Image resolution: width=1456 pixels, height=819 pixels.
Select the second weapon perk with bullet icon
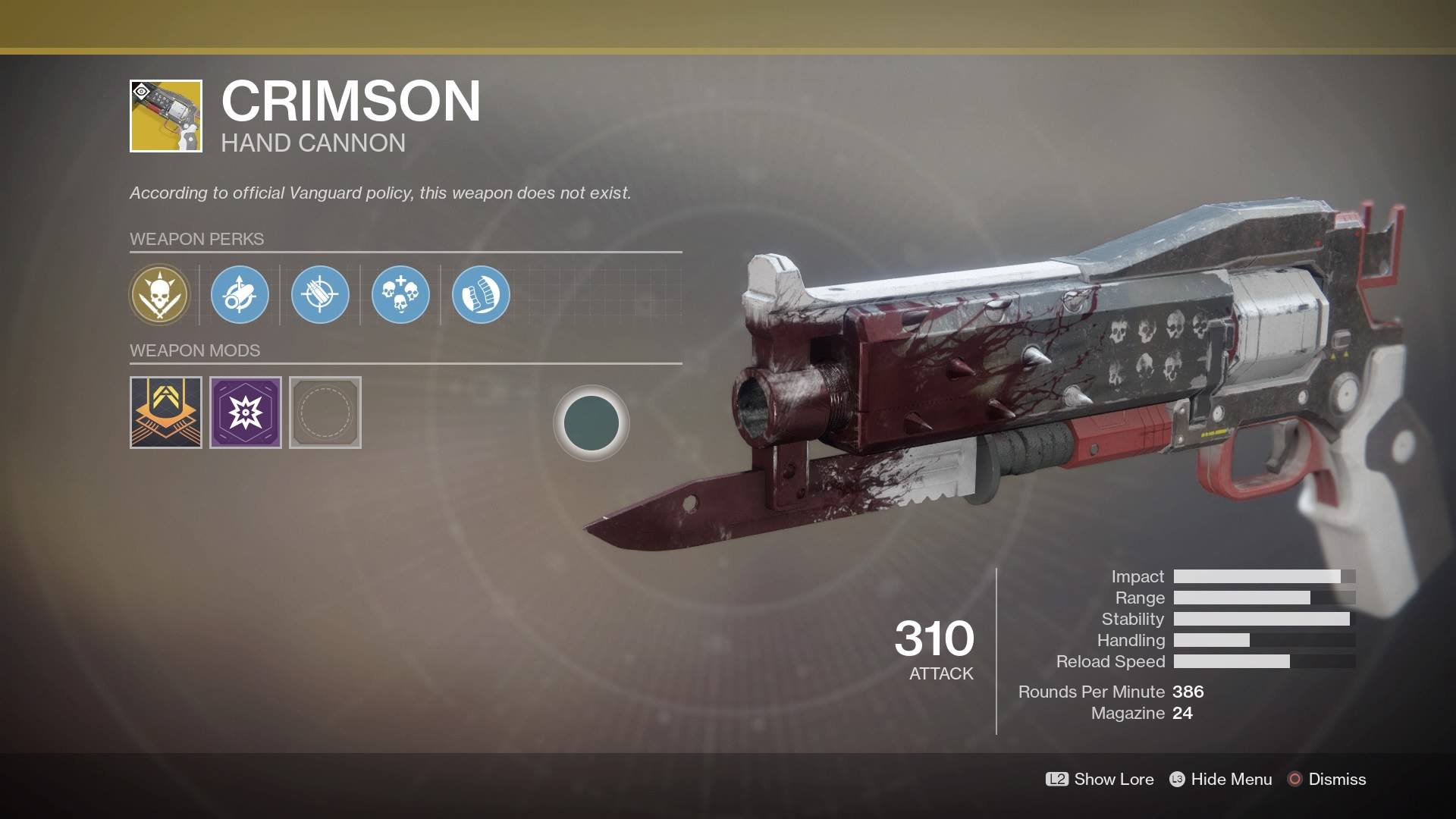[x=240, y=296]
